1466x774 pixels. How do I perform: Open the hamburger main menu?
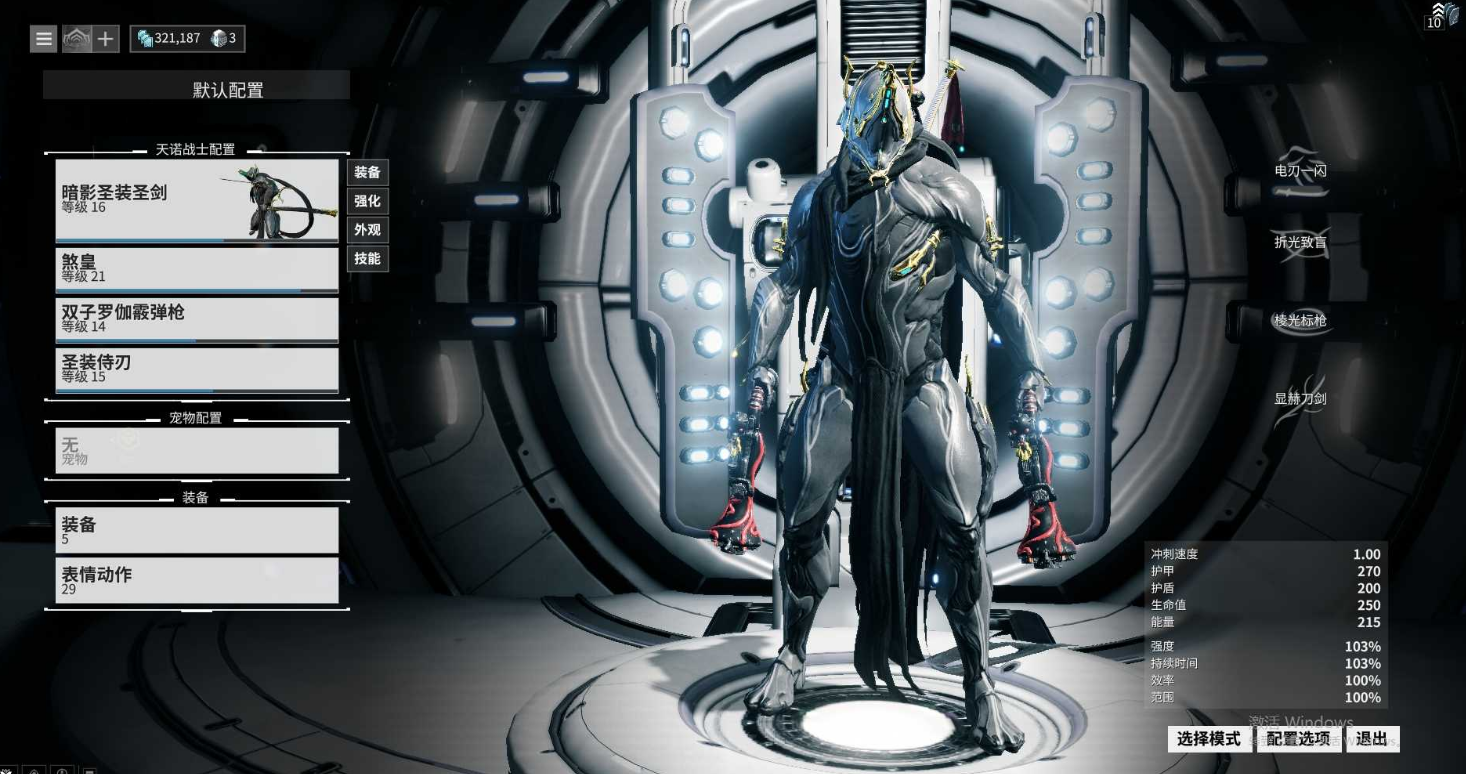[x=44, y=39]
